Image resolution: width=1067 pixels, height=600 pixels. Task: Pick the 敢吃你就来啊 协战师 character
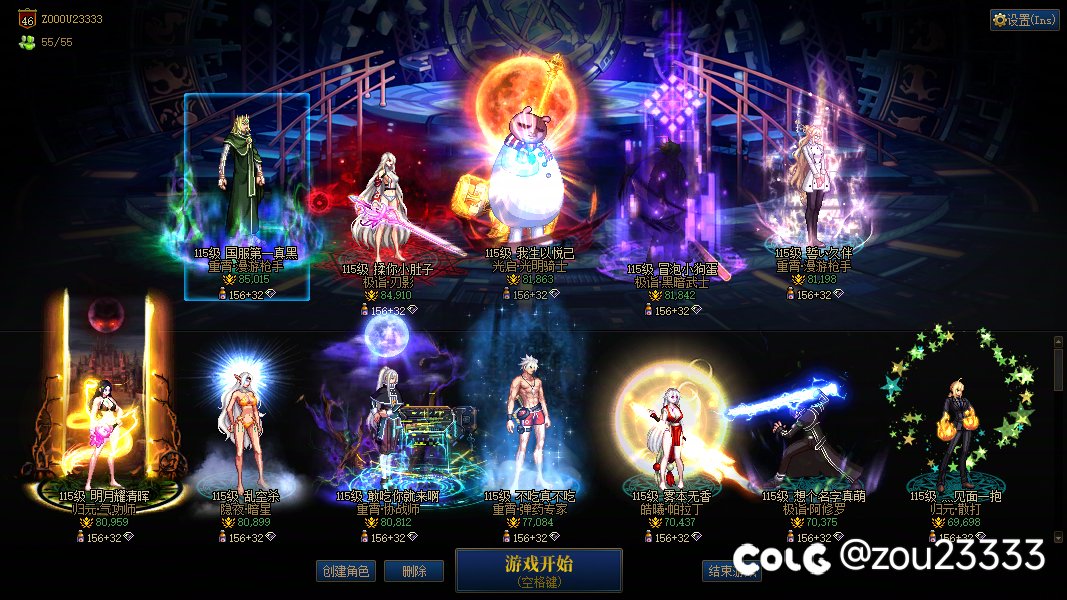[388, 430]
